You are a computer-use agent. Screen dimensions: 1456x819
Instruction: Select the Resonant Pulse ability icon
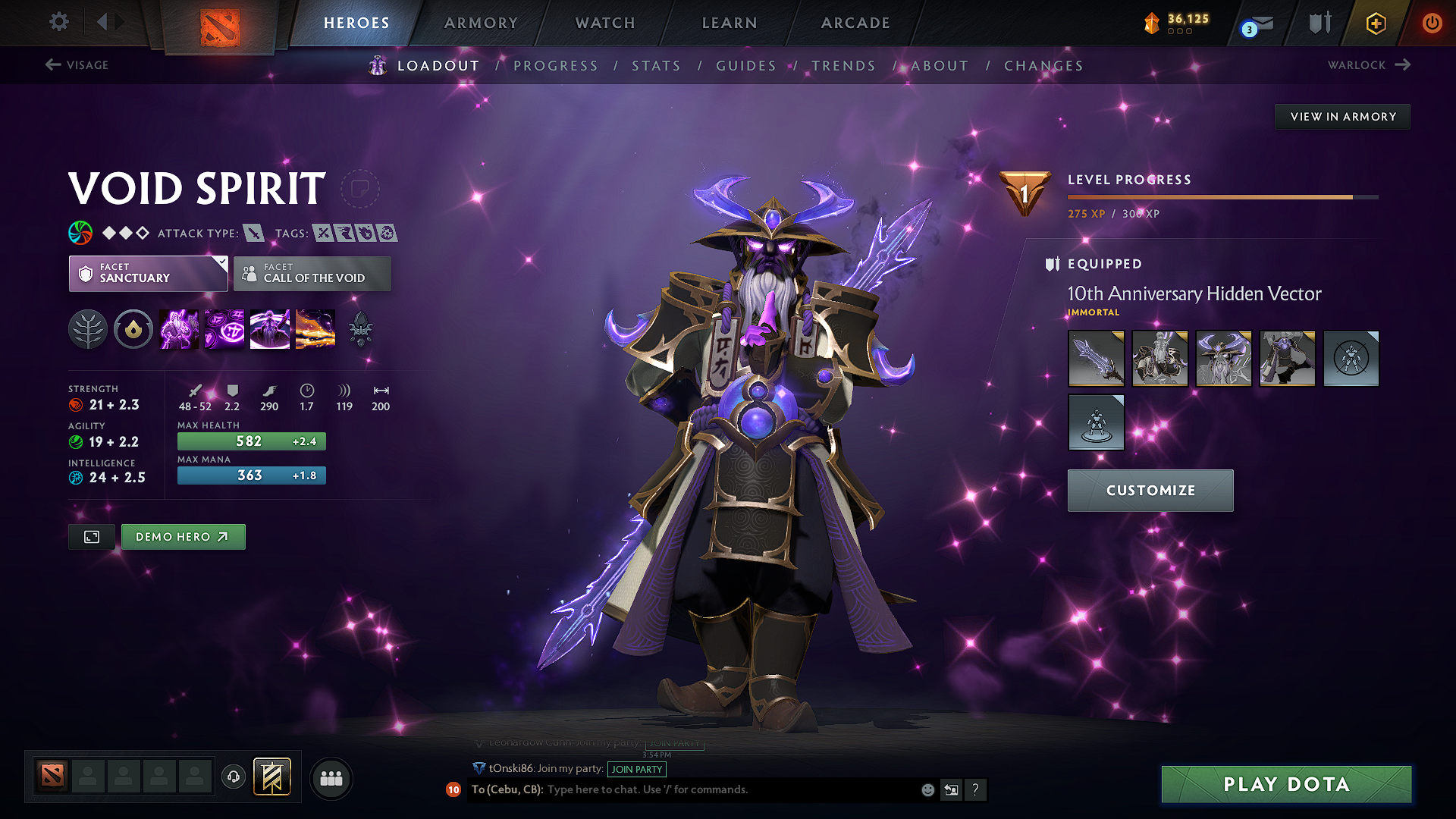269,329
